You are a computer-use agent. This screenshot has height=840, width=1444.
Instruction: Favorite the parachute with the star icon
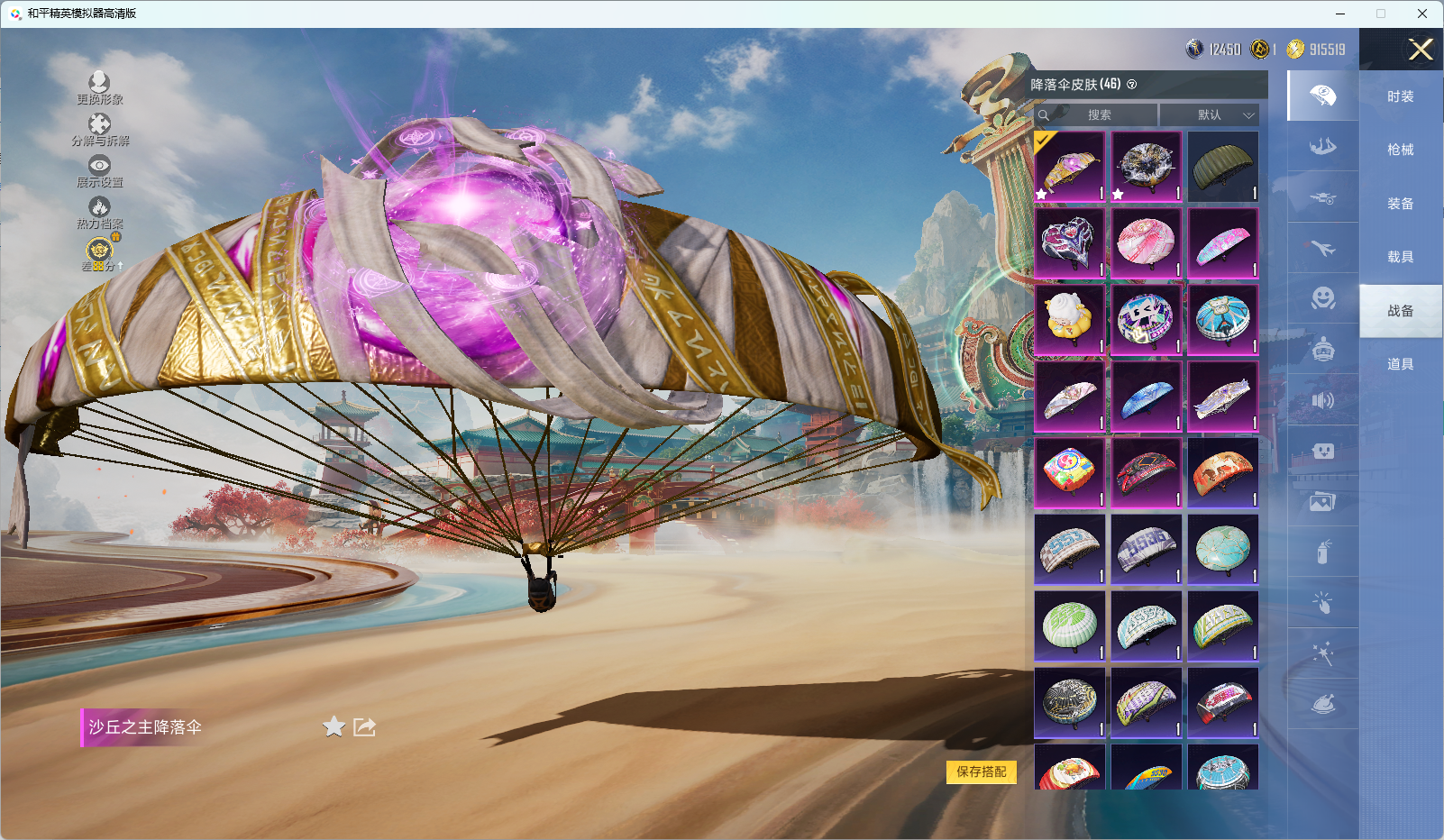point(334,726)
